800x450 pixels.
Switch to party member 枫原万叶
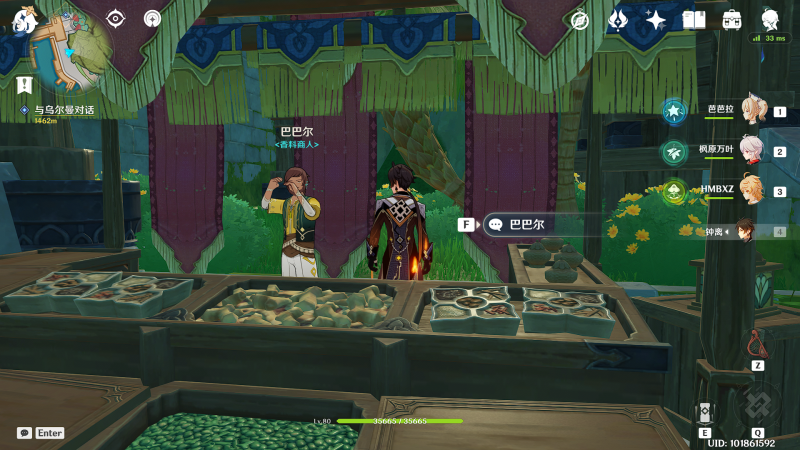750,151
